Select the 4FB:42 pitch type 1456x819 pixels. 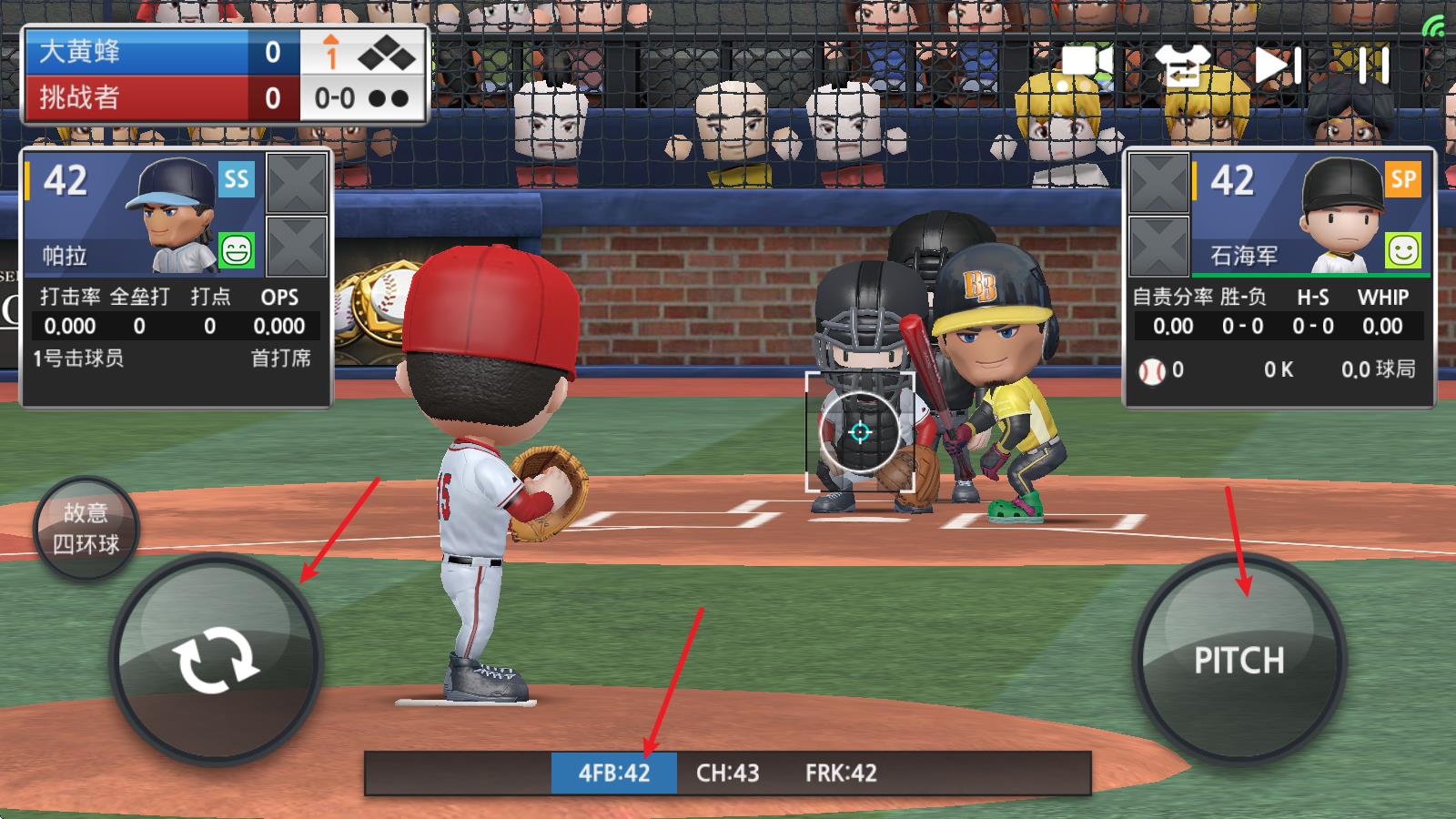[x=614, y=773]
